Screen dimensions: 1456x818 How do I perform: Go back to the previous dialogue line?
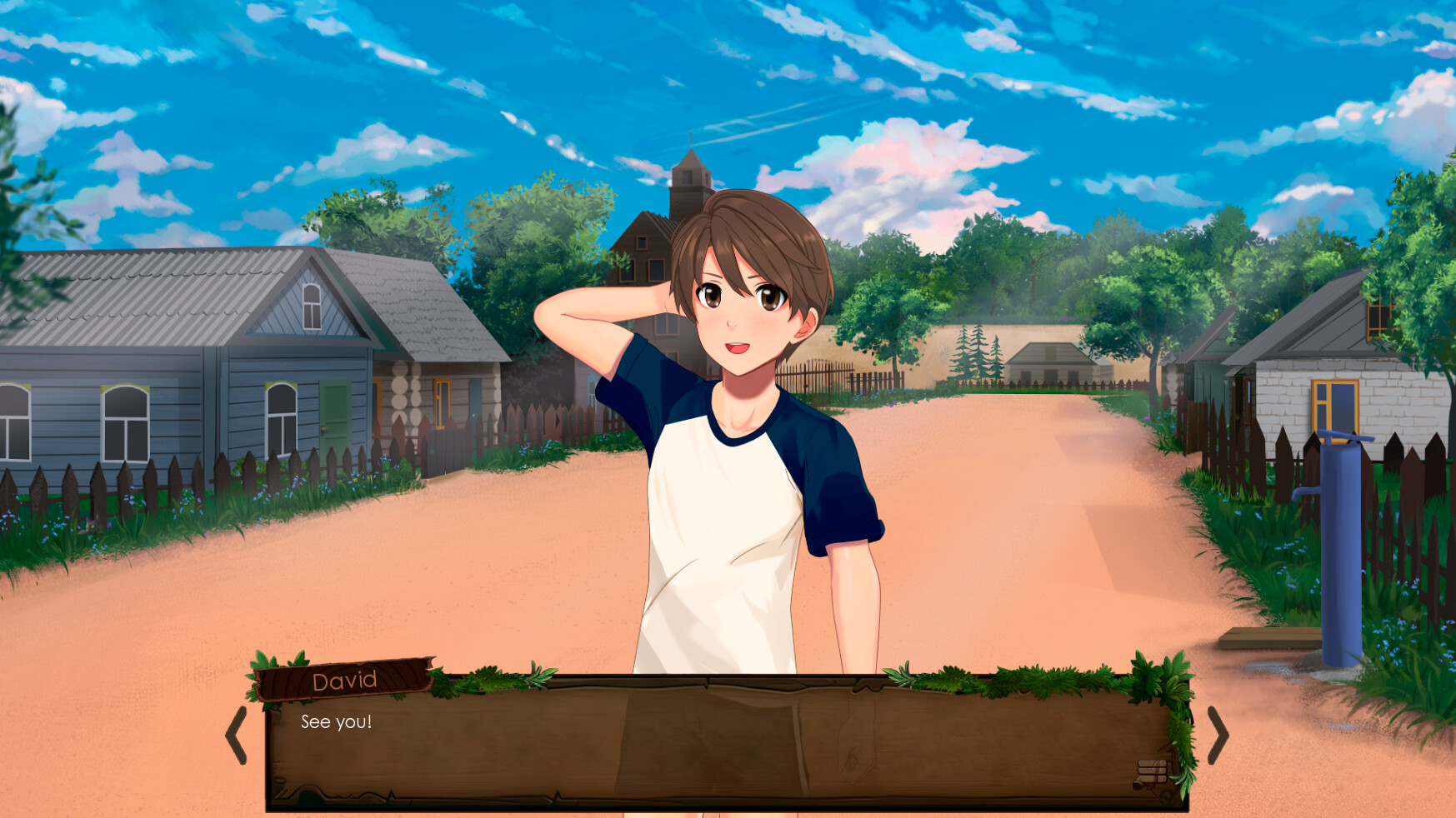(x=237, y=735)
